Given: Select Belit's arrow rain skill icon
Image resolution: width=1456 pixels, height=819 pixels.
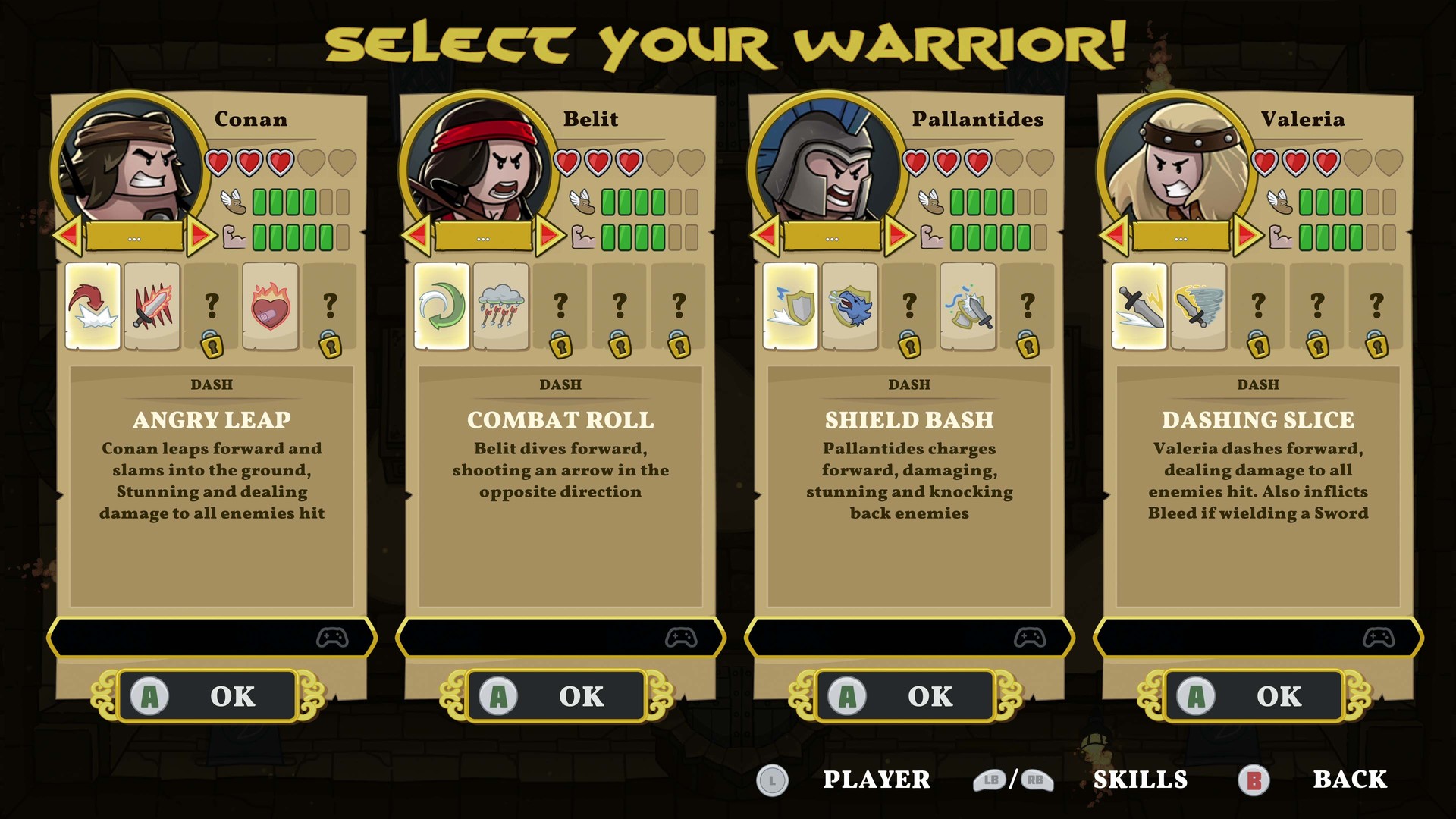Looking at the screenshot, I should (x=500, y=306).
